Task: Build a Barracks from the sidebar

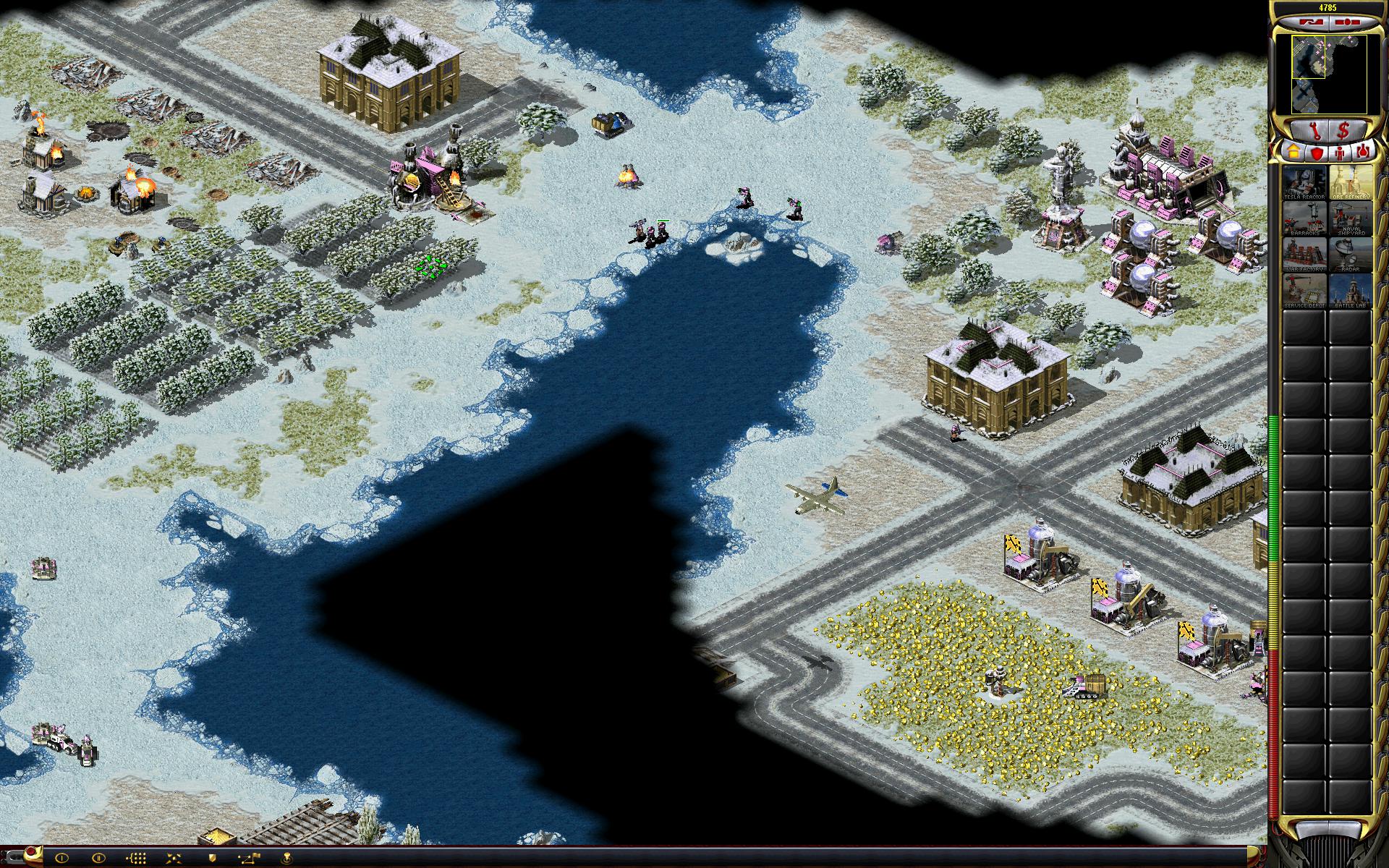Action: coord(1304,219)
